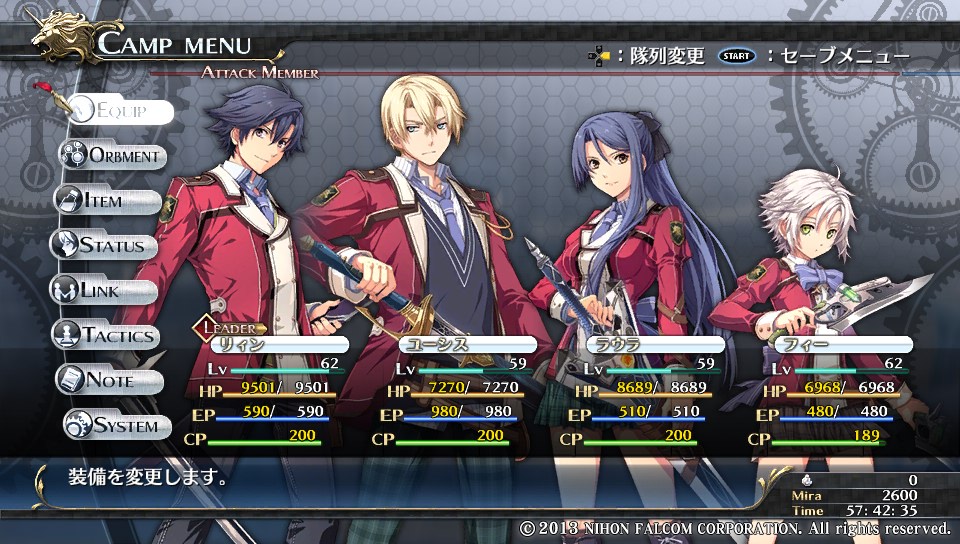Open the Tactics menu
960x544 pixels.
click(106, 335)
